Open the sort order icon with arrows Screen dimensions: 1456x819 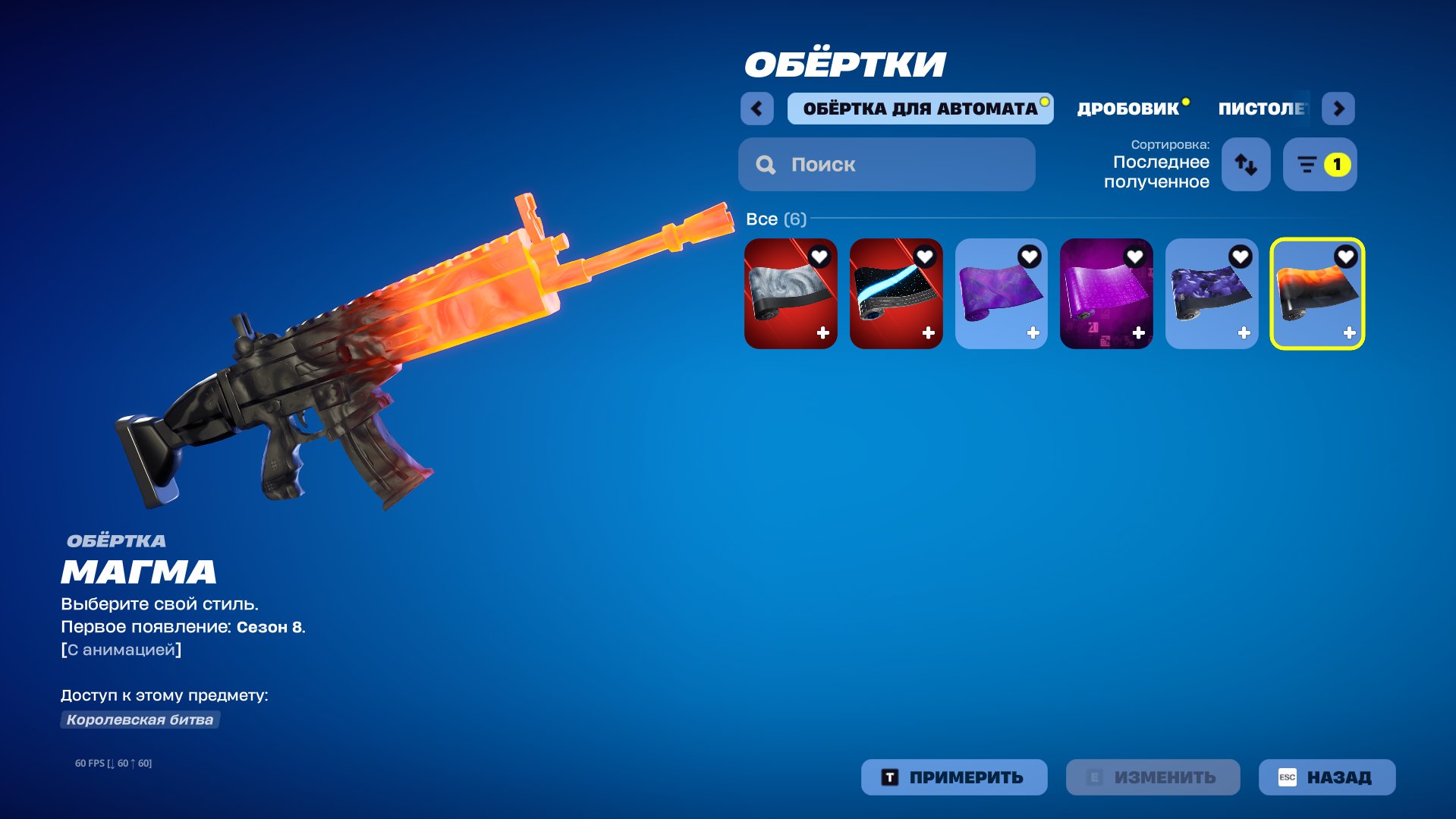coord(1246,164)
